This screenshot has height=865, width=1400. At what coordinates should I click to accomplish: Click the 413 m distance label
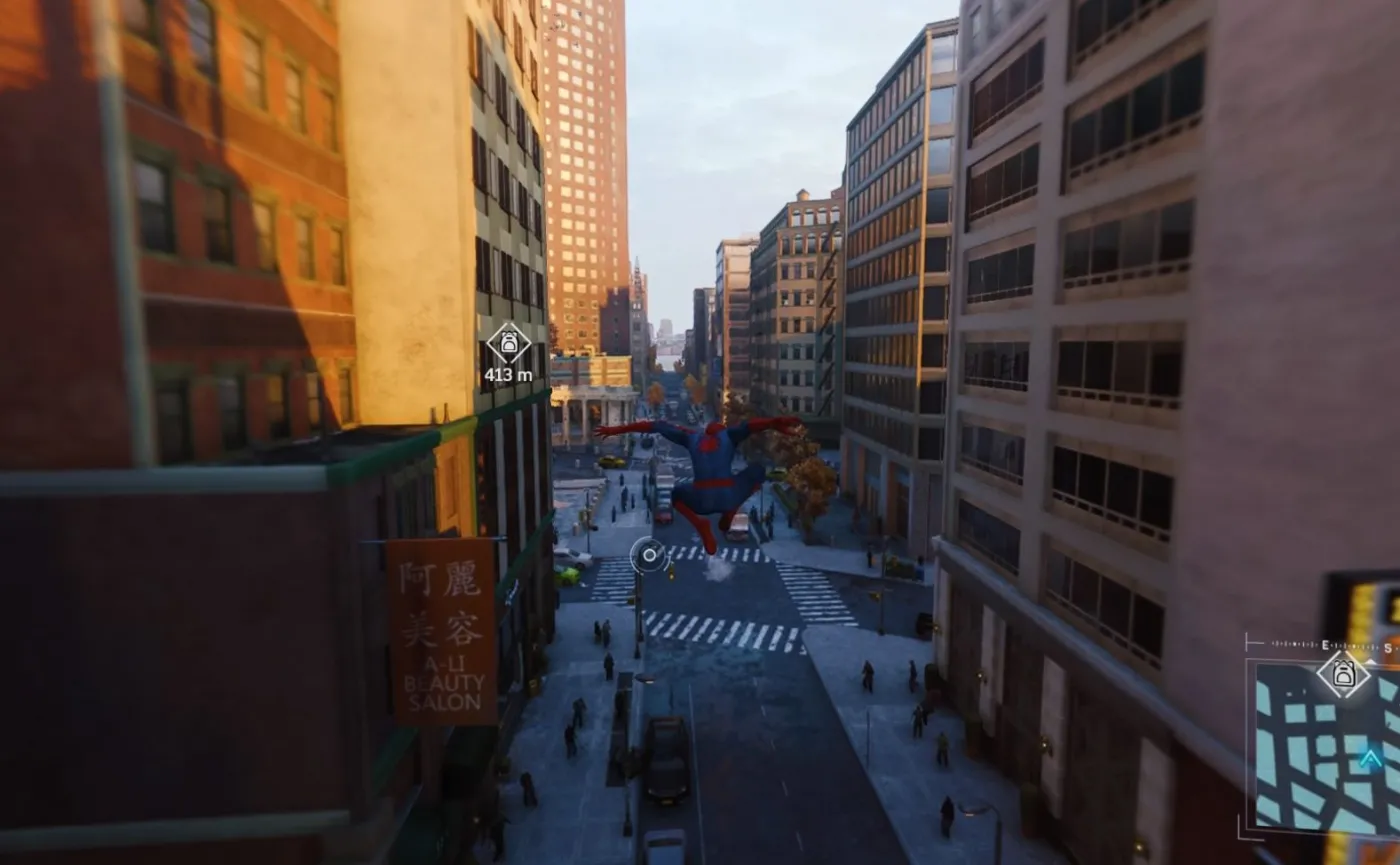coord(510,375)
